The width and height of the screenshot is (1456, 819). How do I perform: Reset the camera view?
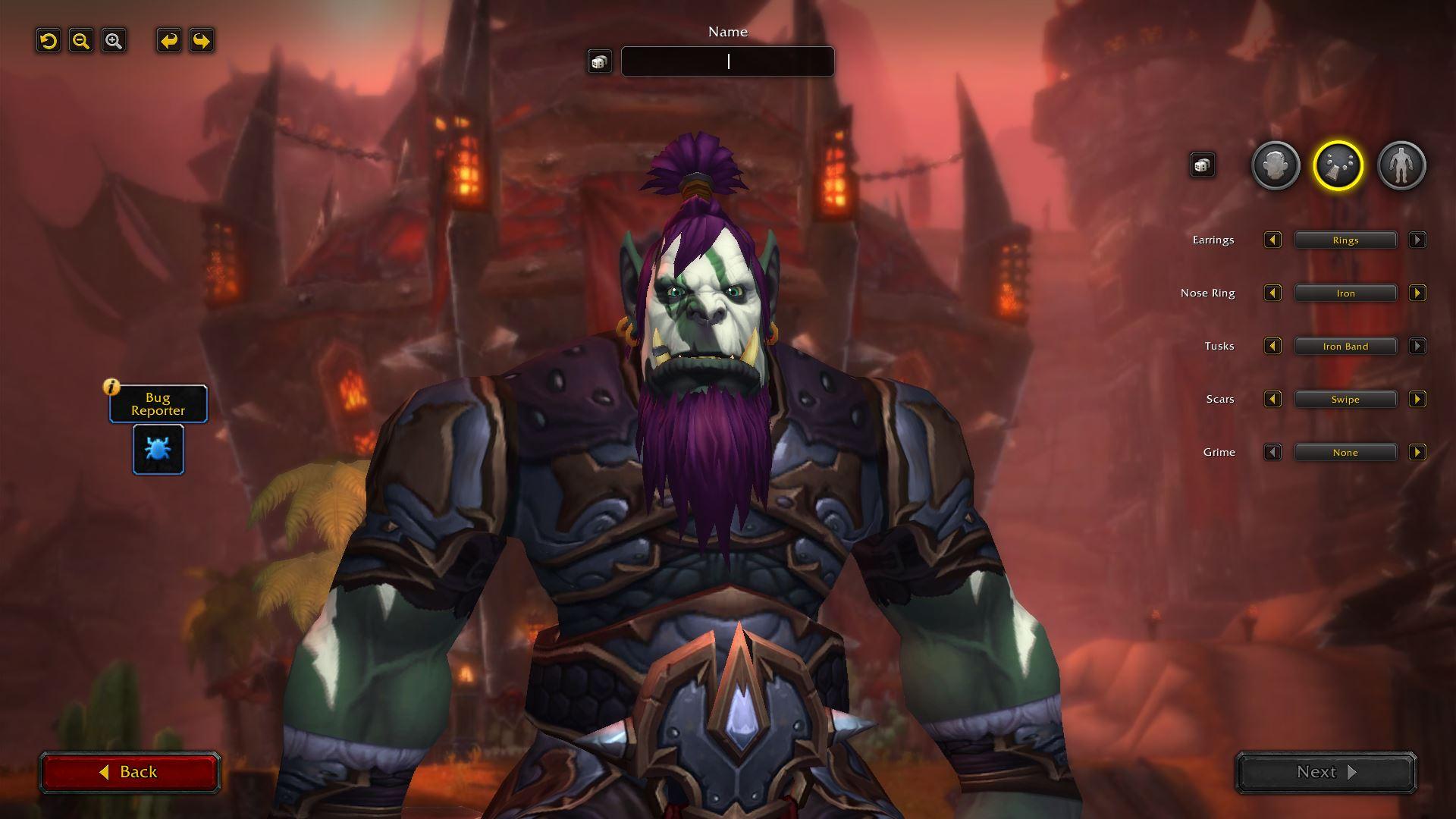click(49, 41)
